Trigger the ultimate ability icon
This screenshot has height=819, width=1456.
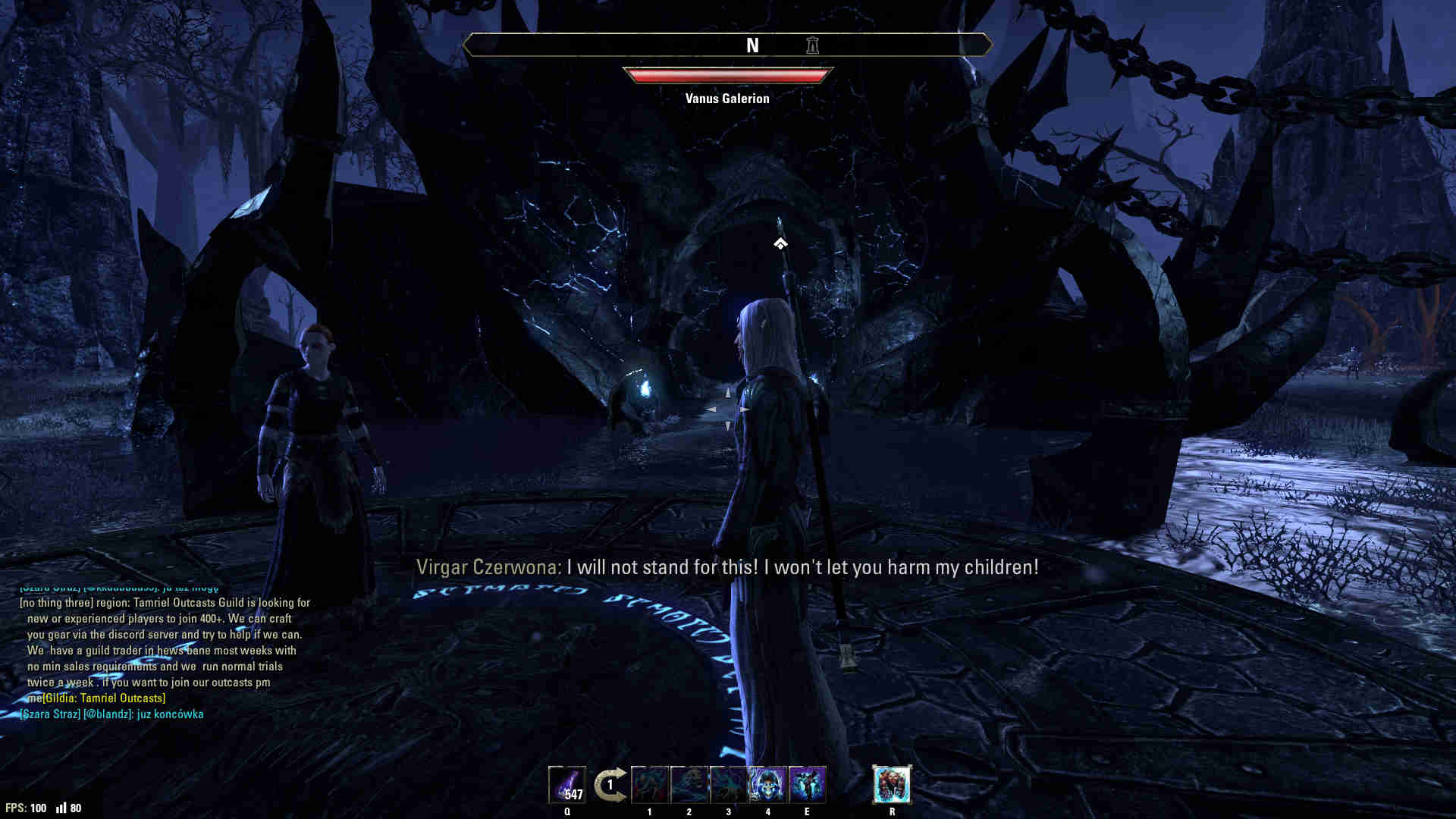click(892, 785)
